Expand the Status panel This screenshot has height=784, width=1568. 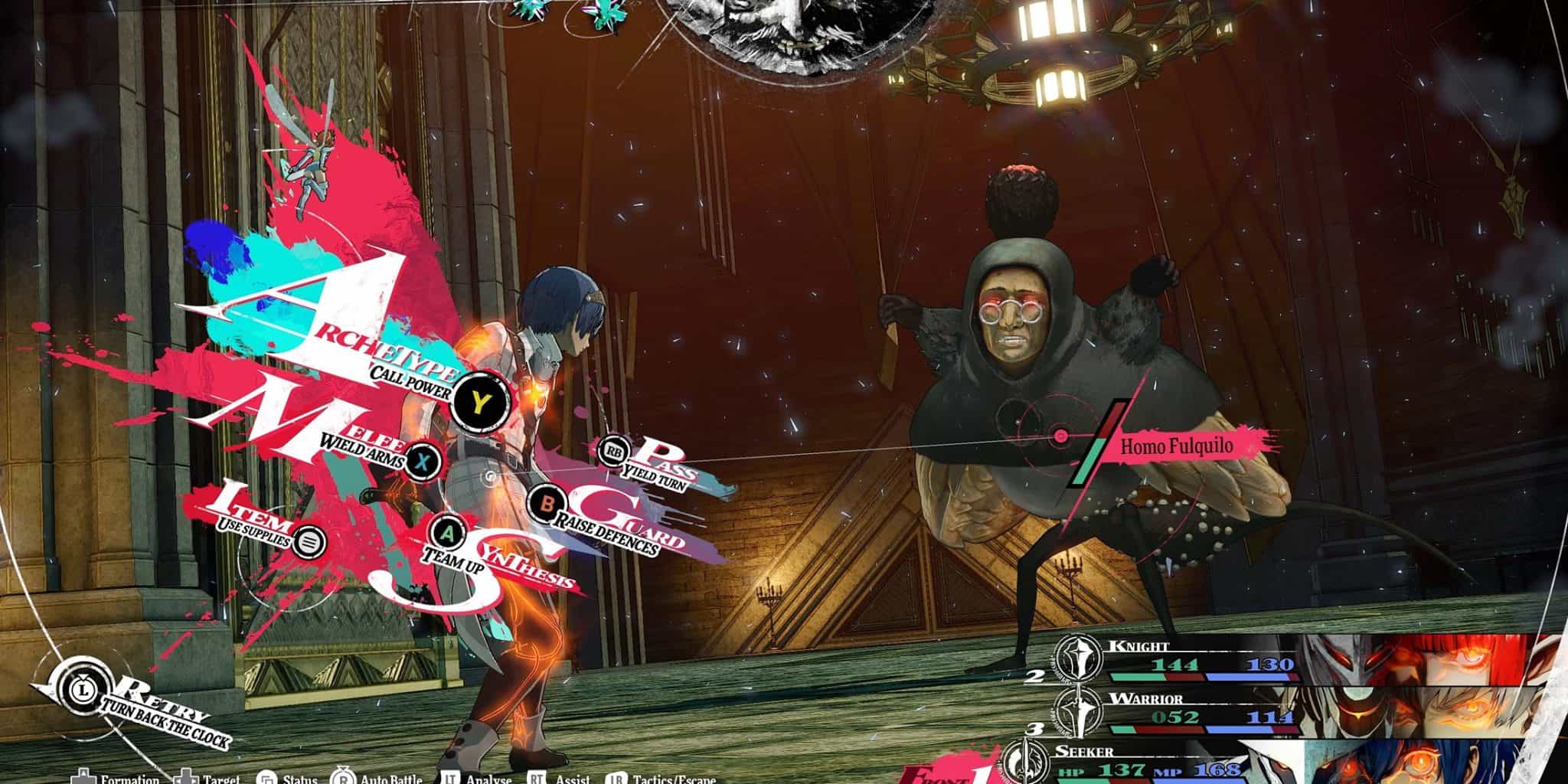pos(268,779)
